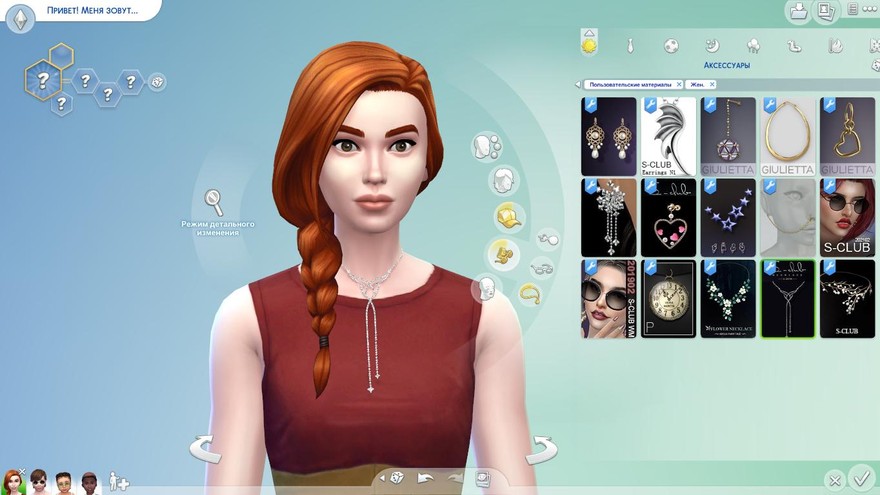Select the GIULIETTA gold hoop earring
This screenshot has height=495, width=880.
(x=789, y=136)
